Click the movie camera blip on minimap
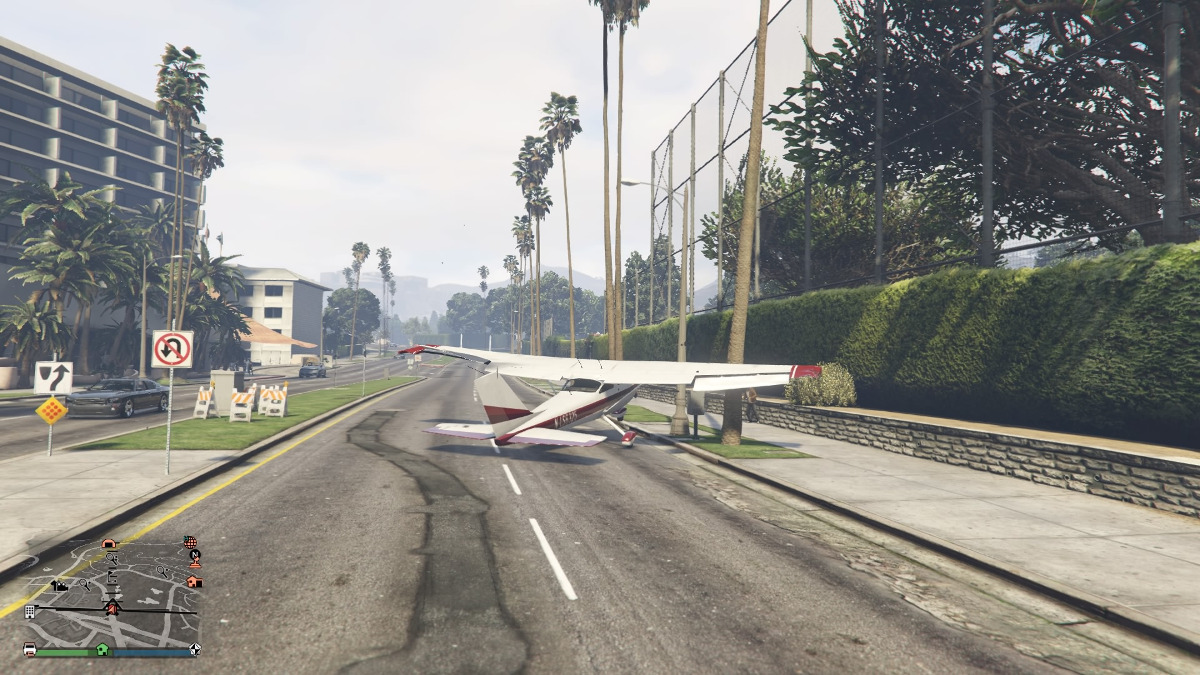 click(x=59, y=585)
